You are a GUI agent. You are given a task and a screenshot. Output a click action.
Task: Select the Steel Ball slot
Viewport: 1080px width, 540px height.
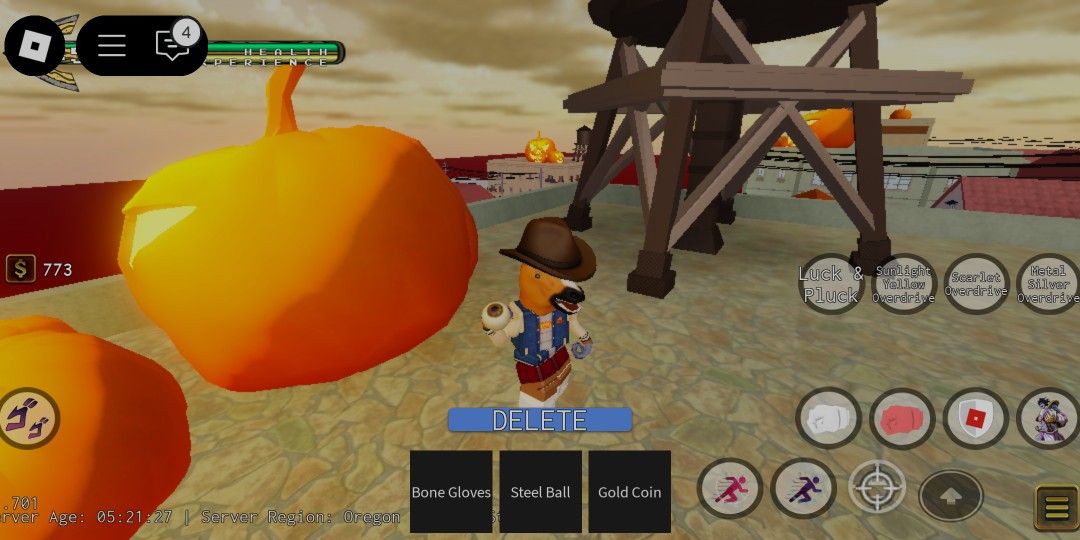click(540, 491)
